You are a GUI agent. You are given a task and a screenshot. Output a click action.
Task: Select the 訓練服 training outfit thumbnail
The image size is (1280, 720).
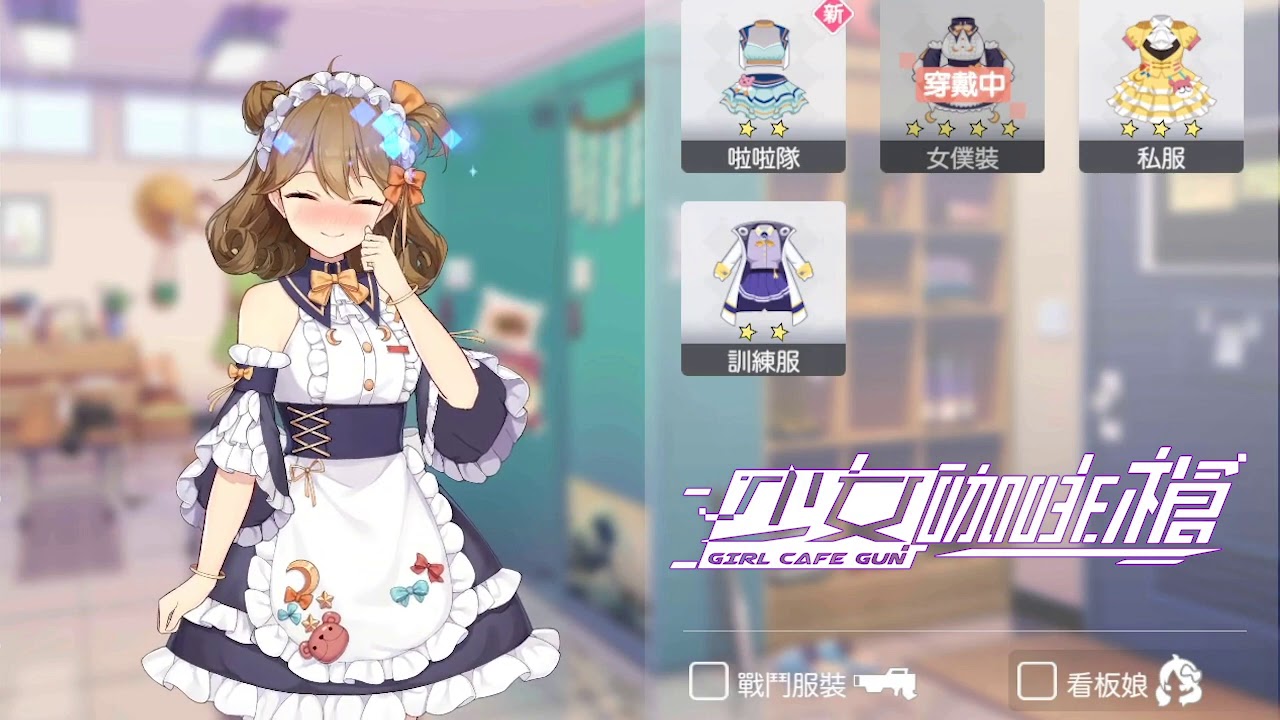pos(764,270)
